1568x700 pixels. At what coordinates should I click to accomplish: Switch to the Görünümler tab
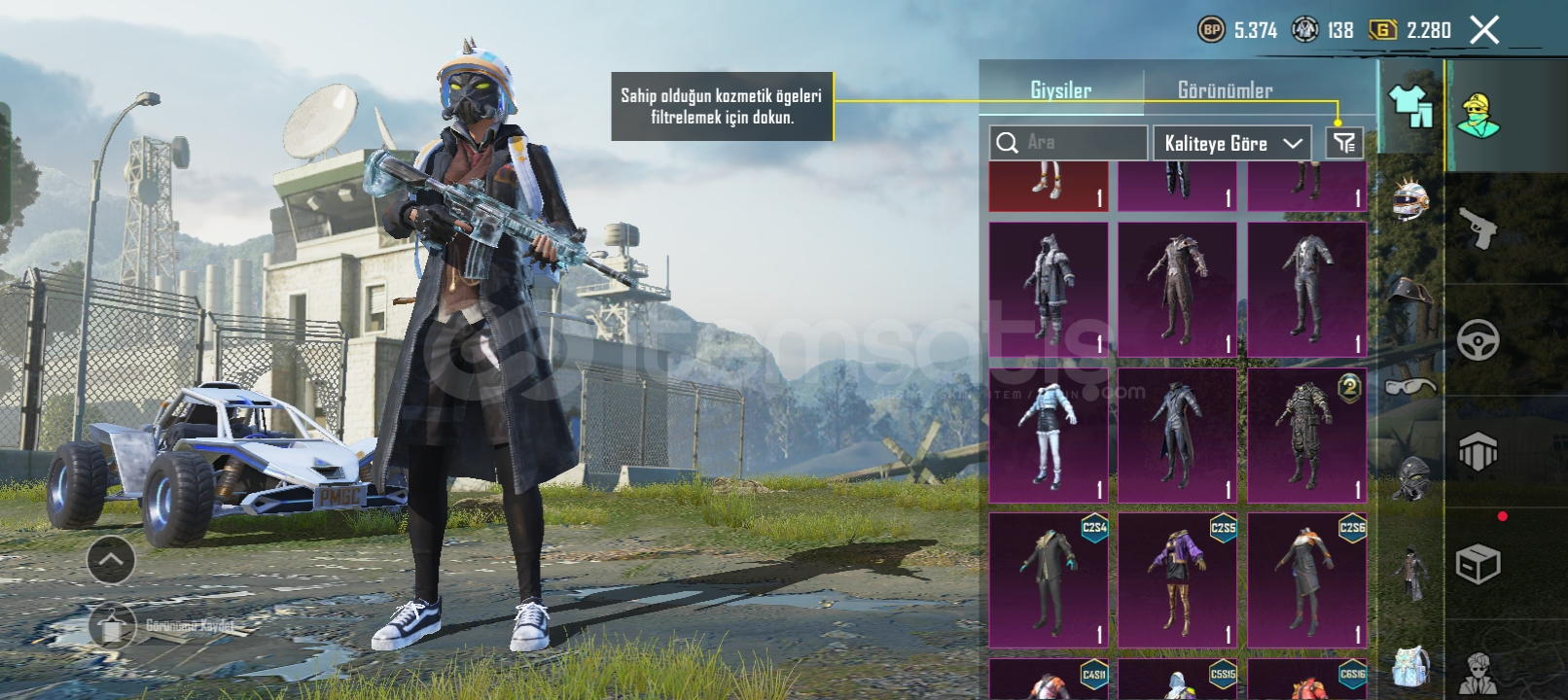point(1225,90)
